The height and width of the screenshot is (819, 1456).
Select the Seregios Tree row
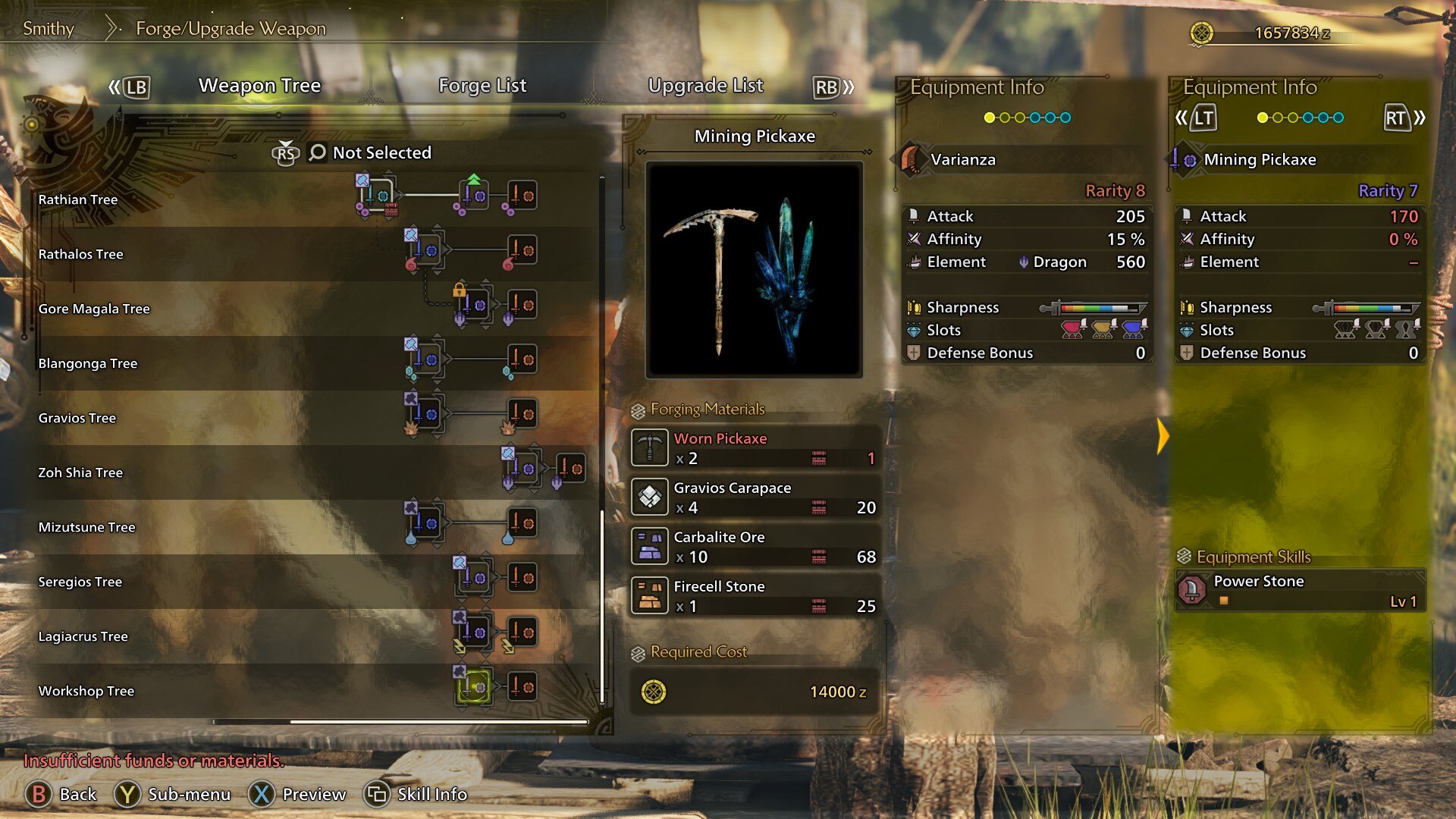[x=80, y=582]
